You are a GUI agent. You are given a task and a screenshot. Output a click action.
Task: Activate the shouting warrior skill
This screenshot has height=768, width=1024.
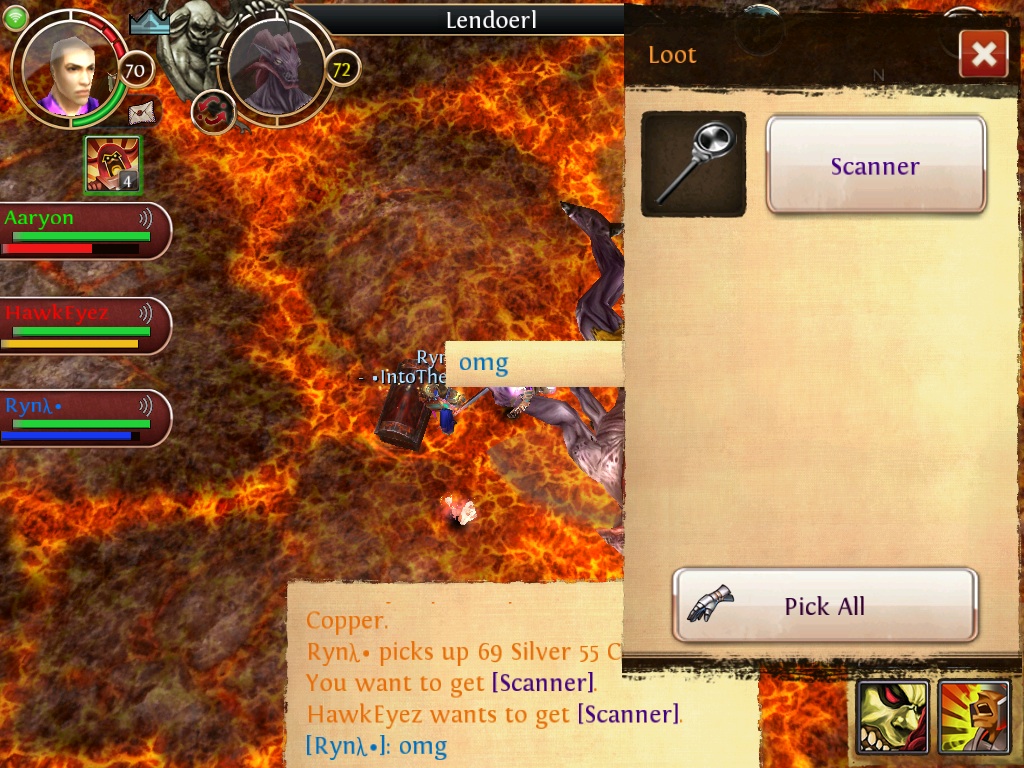(x=974, y=716)
